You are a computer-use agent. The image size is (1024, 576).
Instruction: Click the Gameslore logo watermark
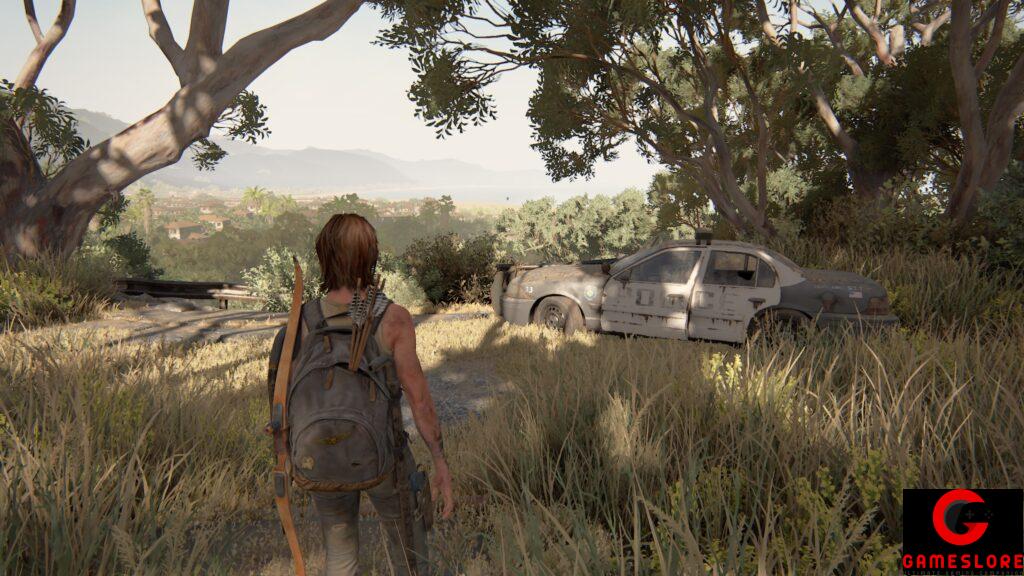pyautogui.click(x=962, y=531)
